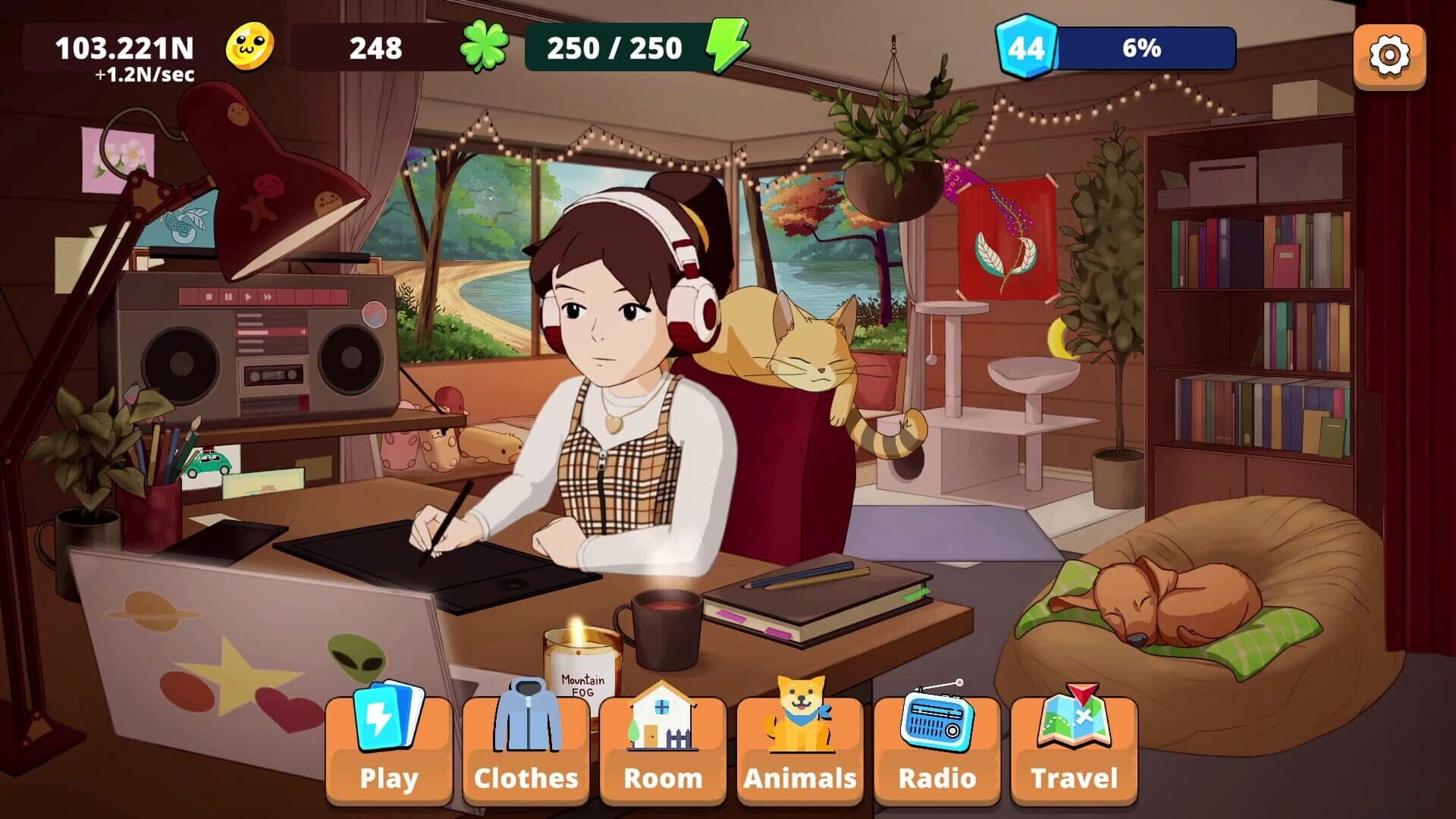Pause the music on the boombox

(x=230, y=297)
